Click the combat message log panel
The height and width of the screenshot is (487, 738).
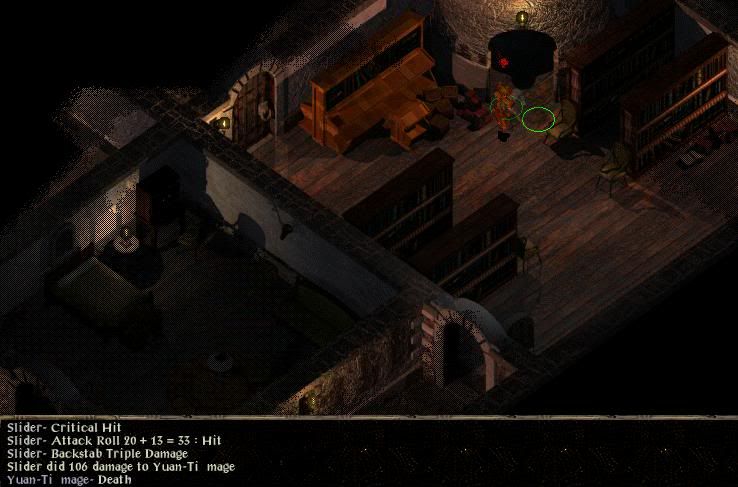click(368, 452)
